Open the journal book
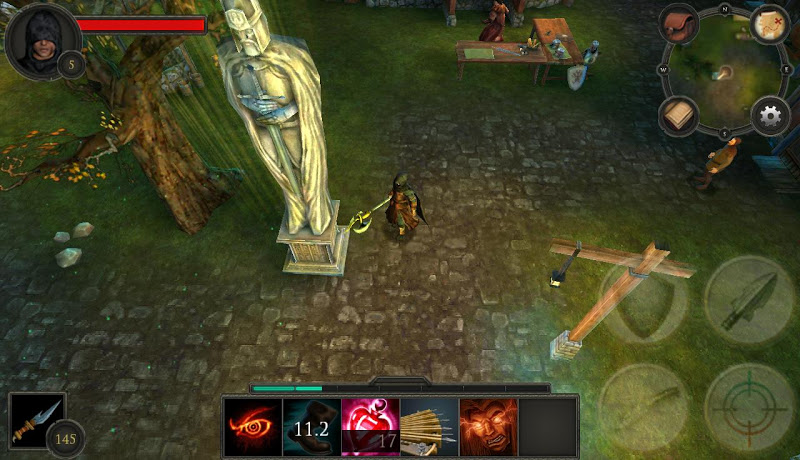The image size is (800, 460). [679, 116]
